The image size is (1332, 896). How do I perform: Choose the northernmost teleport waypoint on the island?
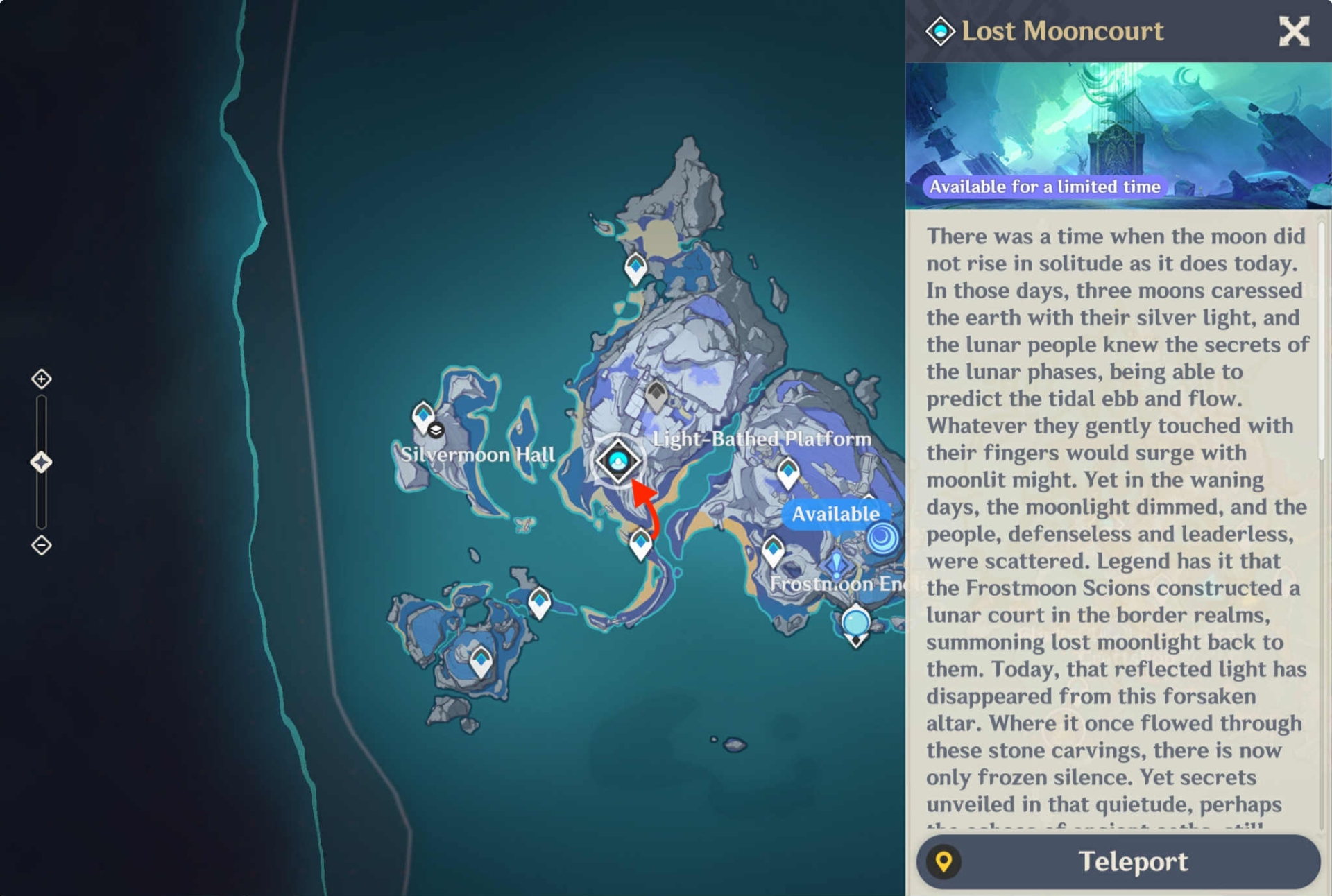click(635, 268)
